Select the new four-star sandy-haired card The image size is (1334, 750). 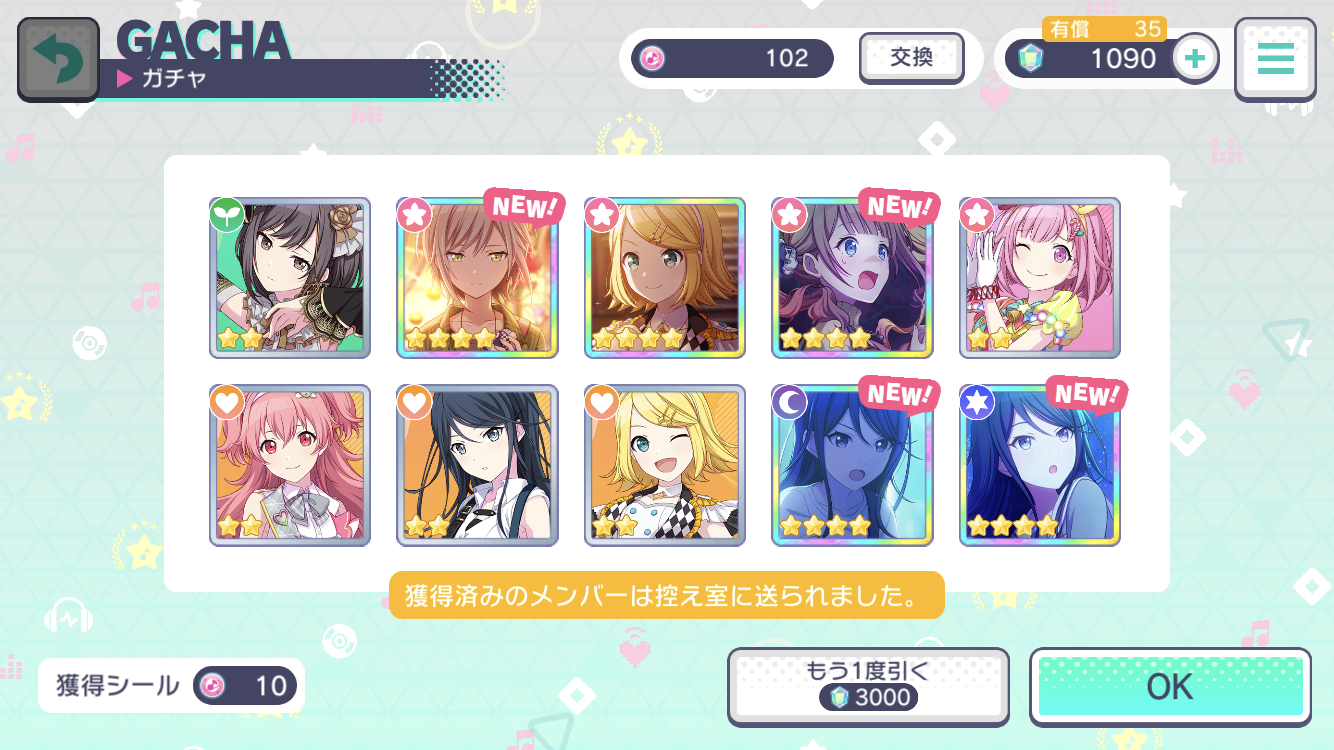pyautogui.click(x=477, y=277)
